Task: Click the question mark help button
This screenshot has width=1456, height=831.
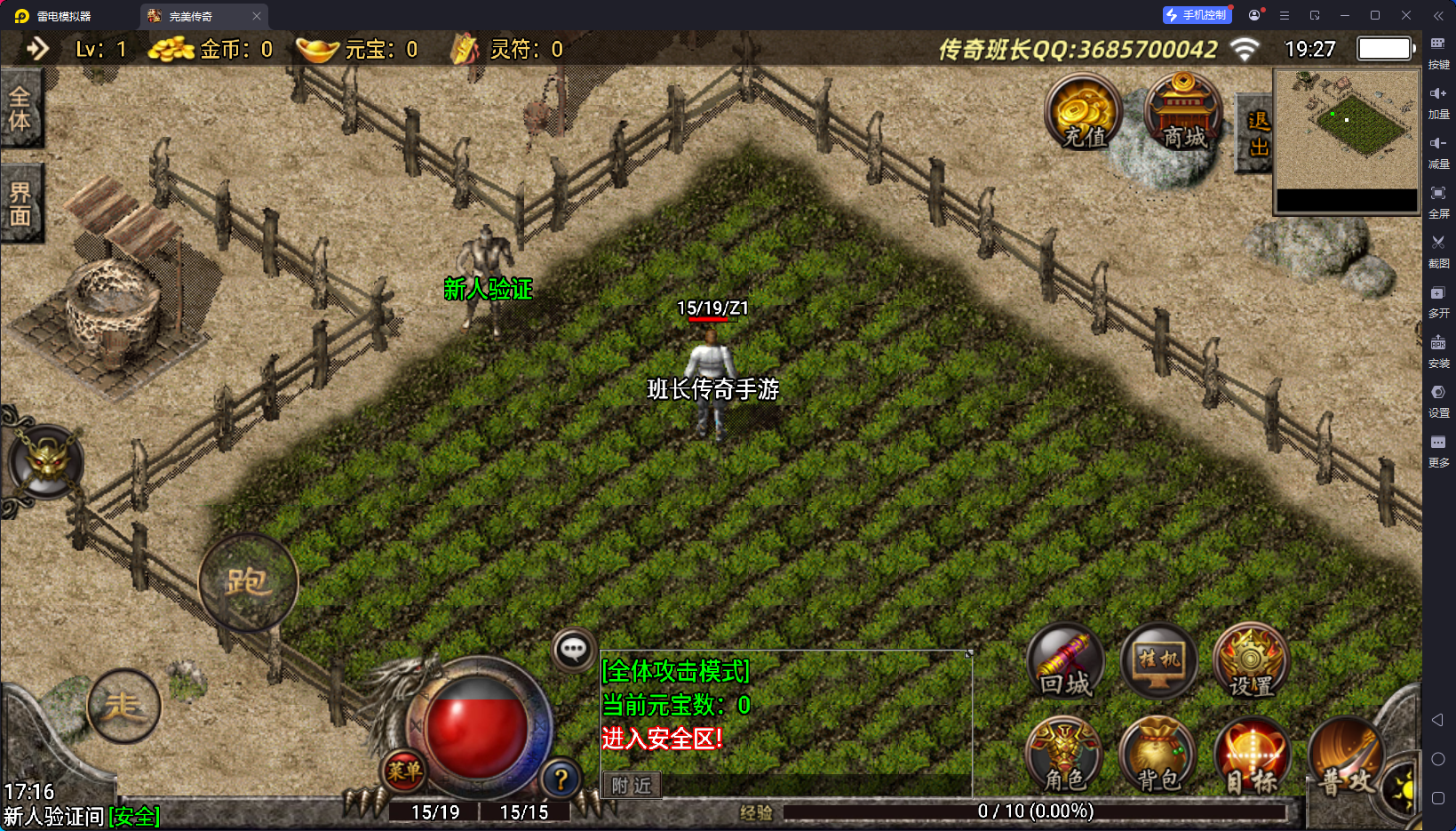Action: 561,779
